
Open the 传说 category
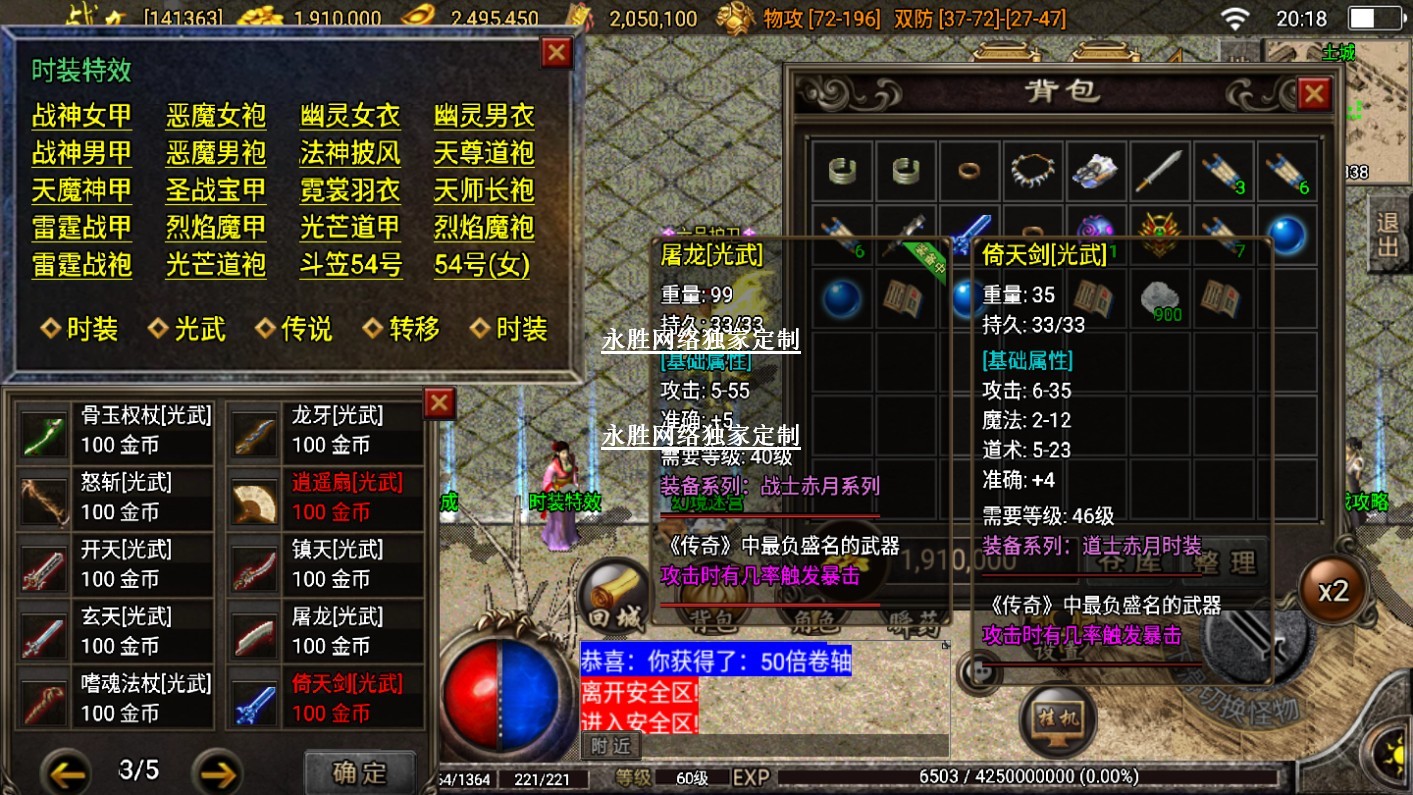click(x=295, y=329)
